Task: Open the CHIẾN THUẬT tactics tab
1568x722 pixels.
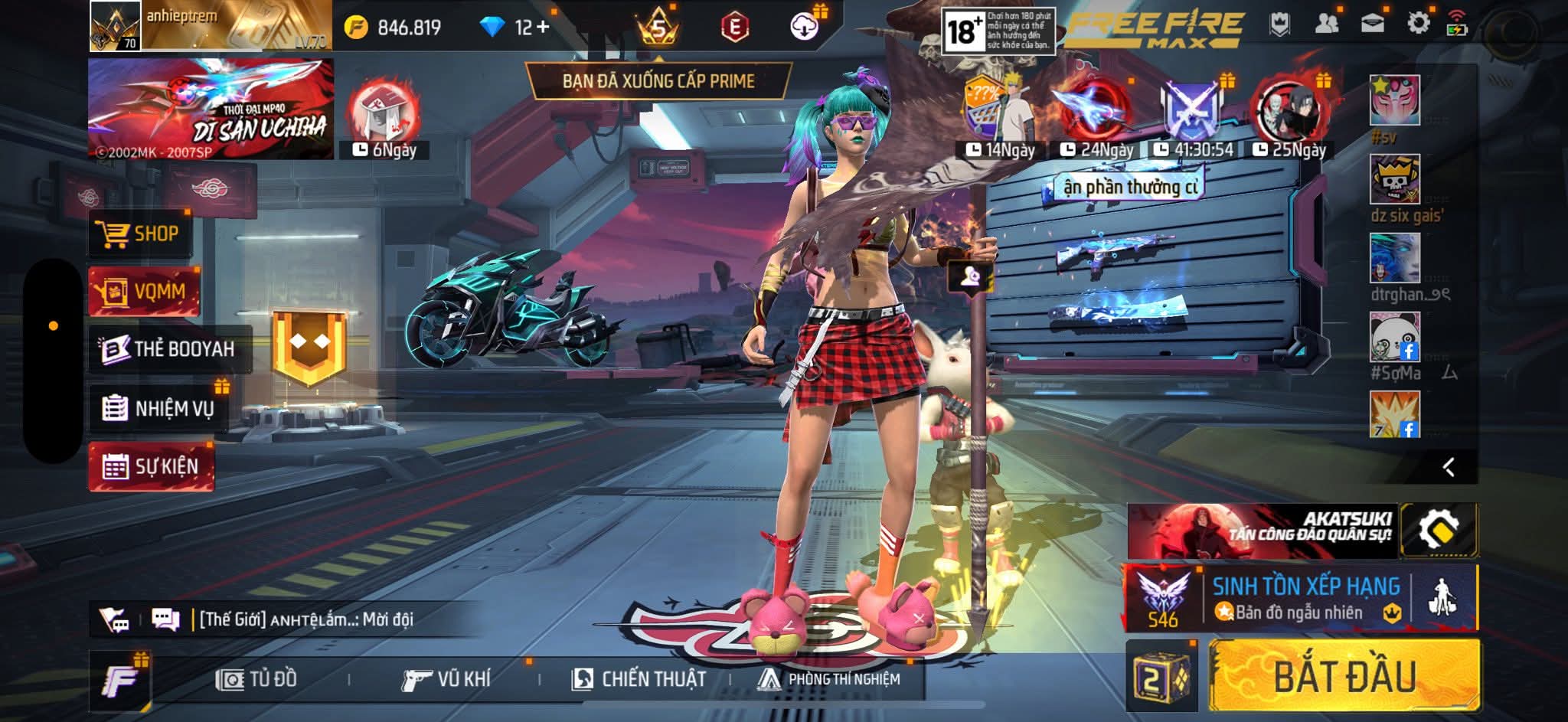Action: point(639,679)
